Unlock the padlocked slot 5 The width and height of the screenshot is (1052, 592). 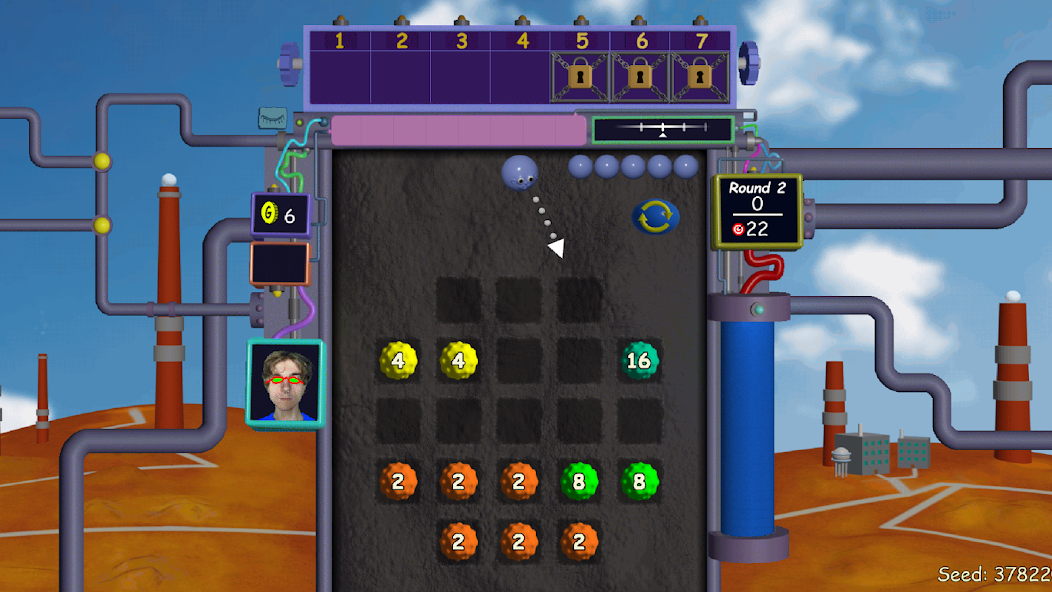tap(580, 76)
